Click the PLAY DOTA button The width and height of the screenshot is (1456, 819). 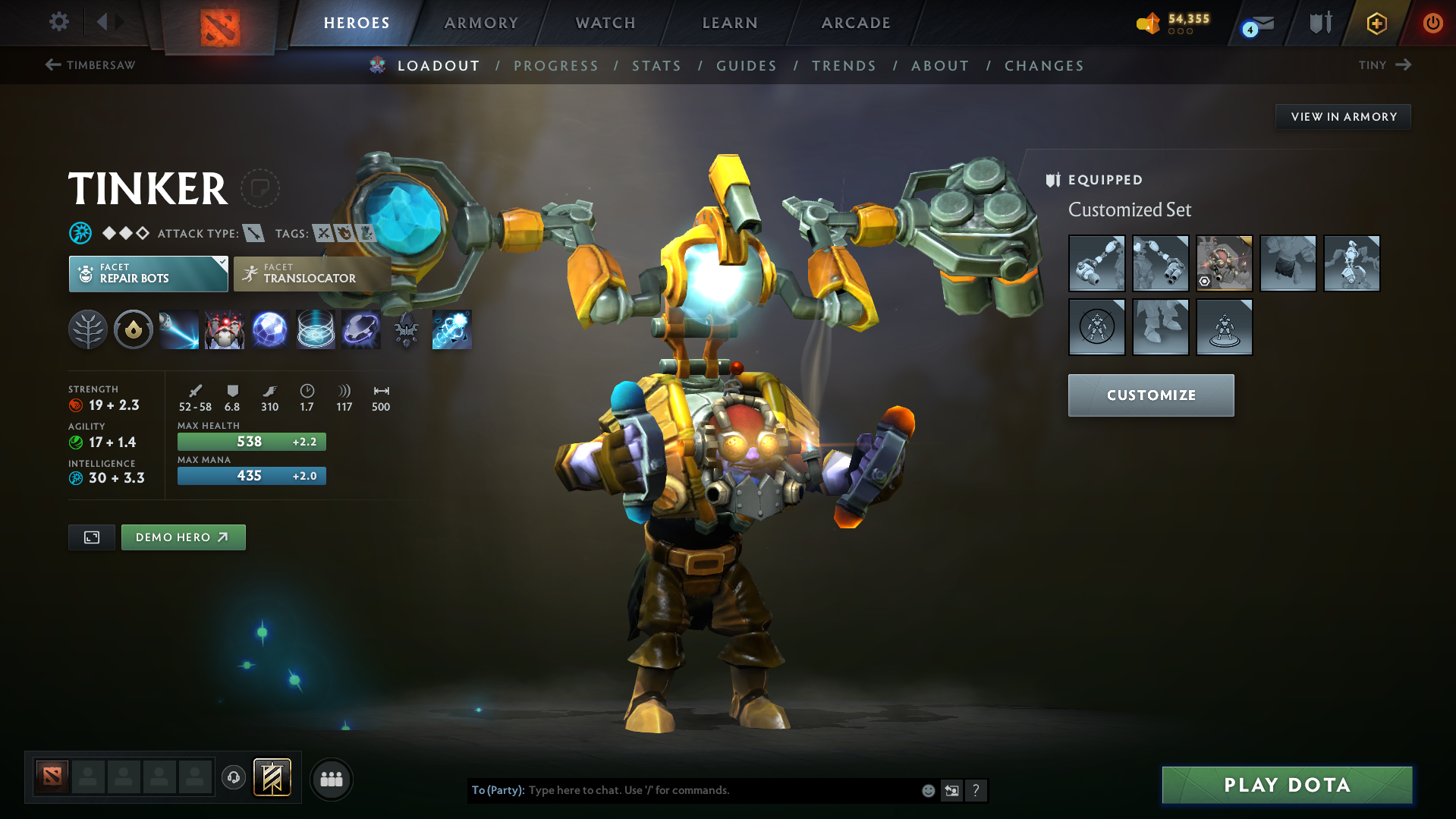(x=1286, y=785)
